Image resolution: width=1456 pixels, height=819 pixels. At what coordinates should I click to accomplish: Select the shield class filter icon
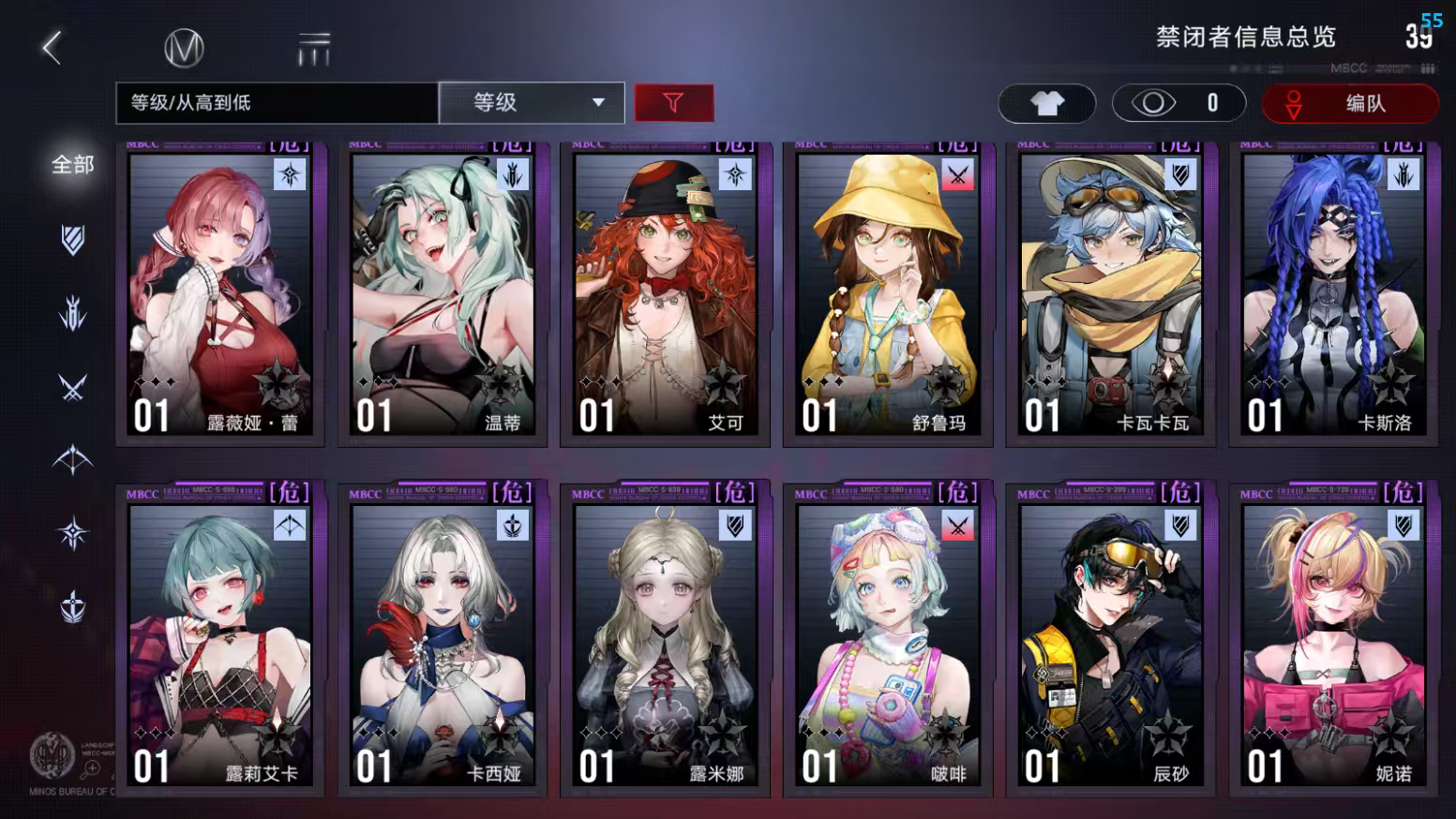click(73, 240)
